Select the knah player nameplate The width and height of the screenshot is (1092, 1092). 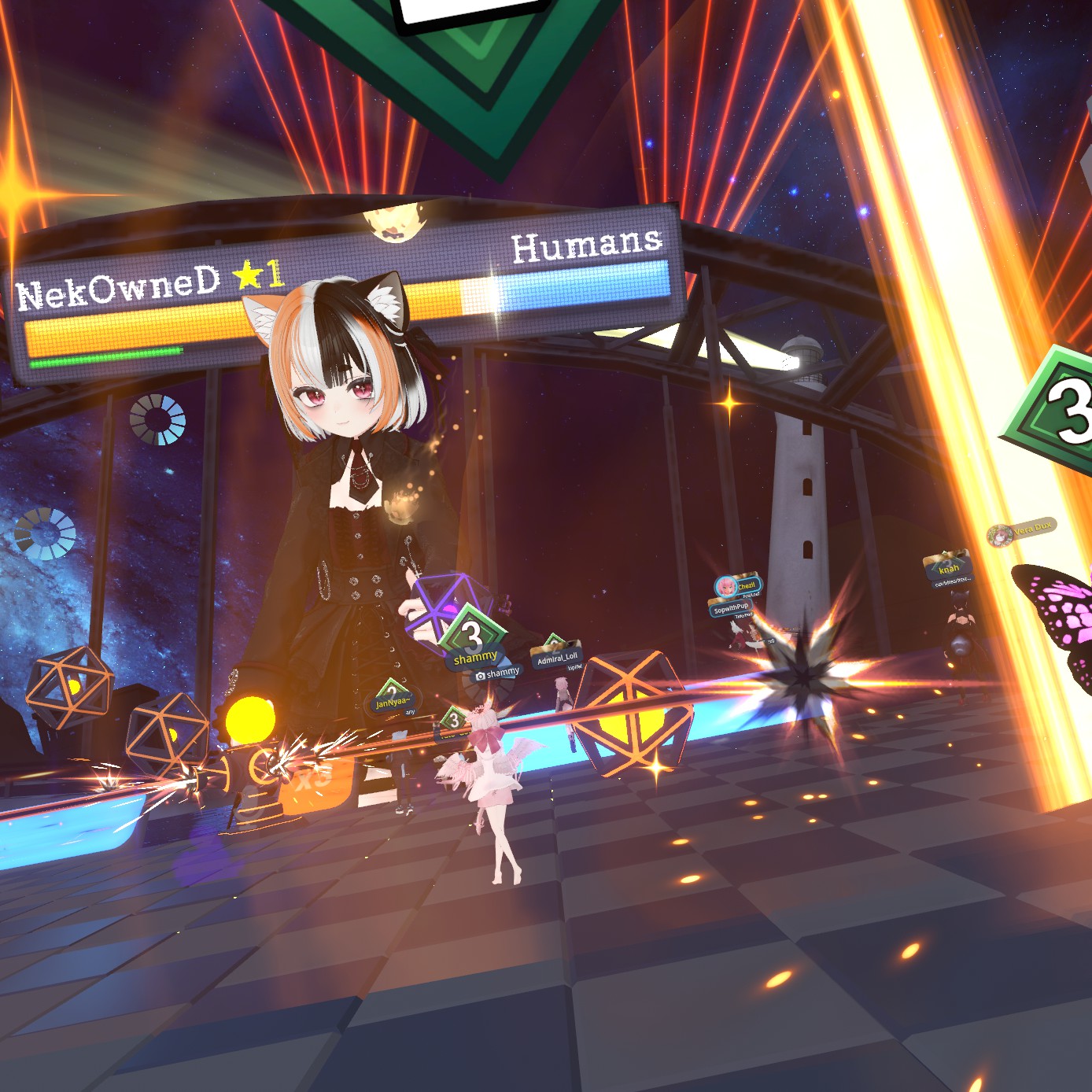point(949,569)
